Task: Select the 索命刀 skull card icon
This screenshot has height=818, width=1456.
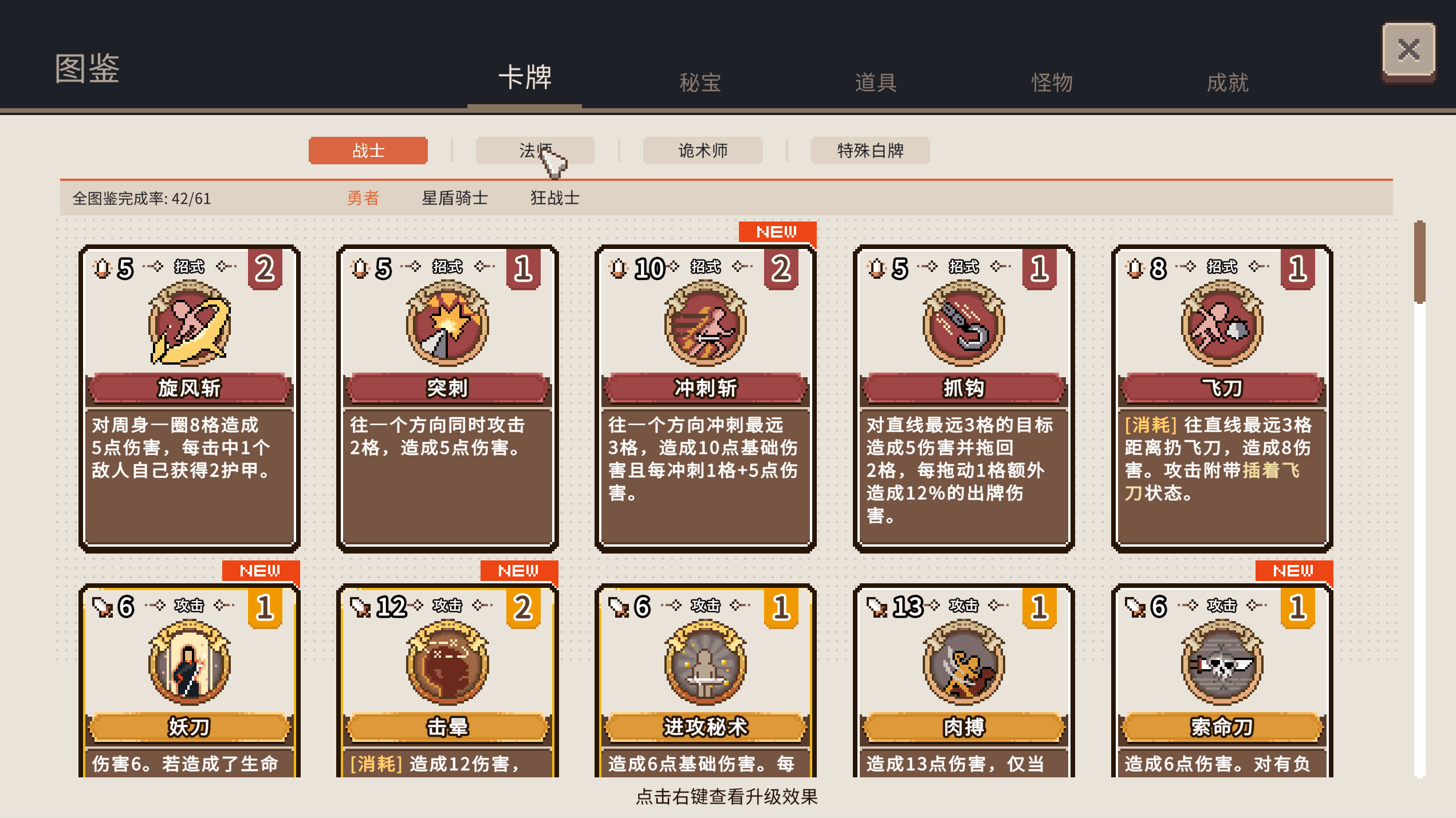Action: (x=1221, y=664)
